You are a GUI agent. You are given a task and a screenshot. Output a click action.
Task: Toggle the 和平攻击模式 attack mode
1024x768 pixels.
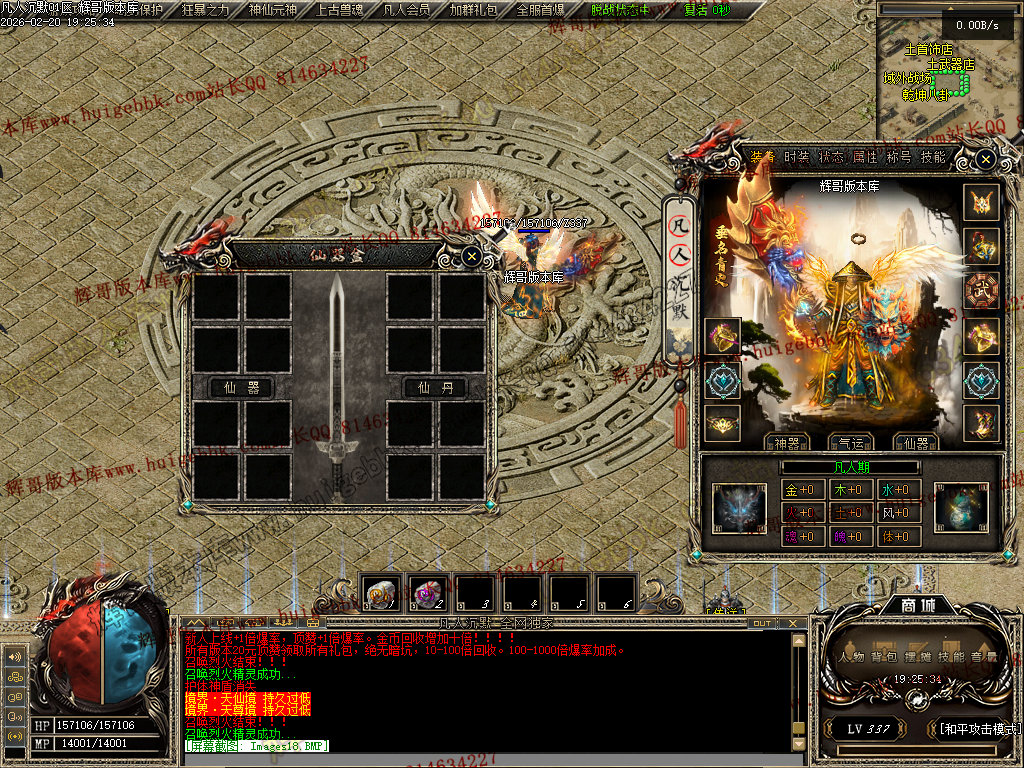point(978,728)
